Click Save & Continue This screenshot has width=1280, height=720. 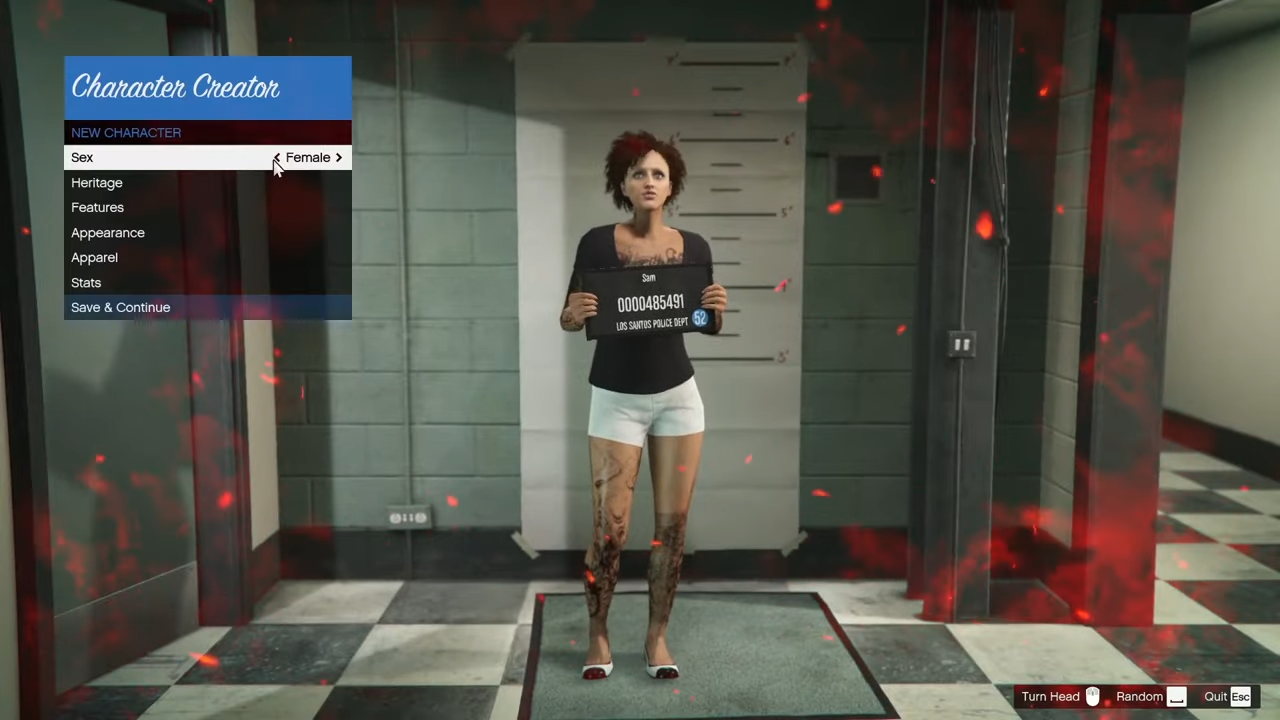click(120, 307)
